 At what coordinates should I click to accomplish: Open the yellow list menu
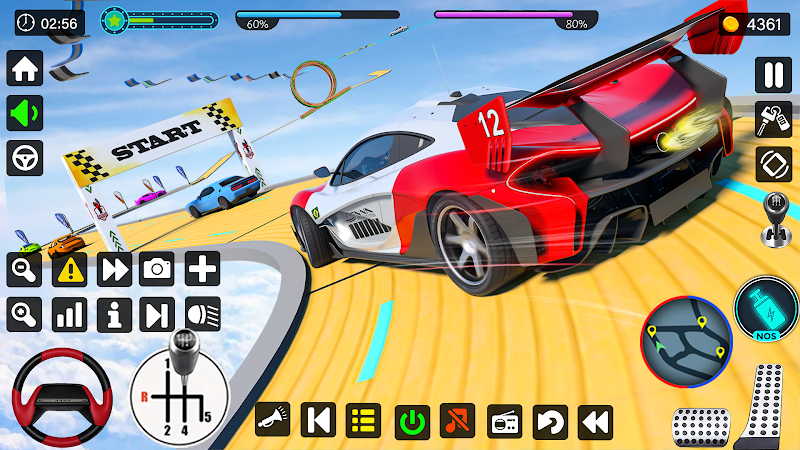[364, 421]
